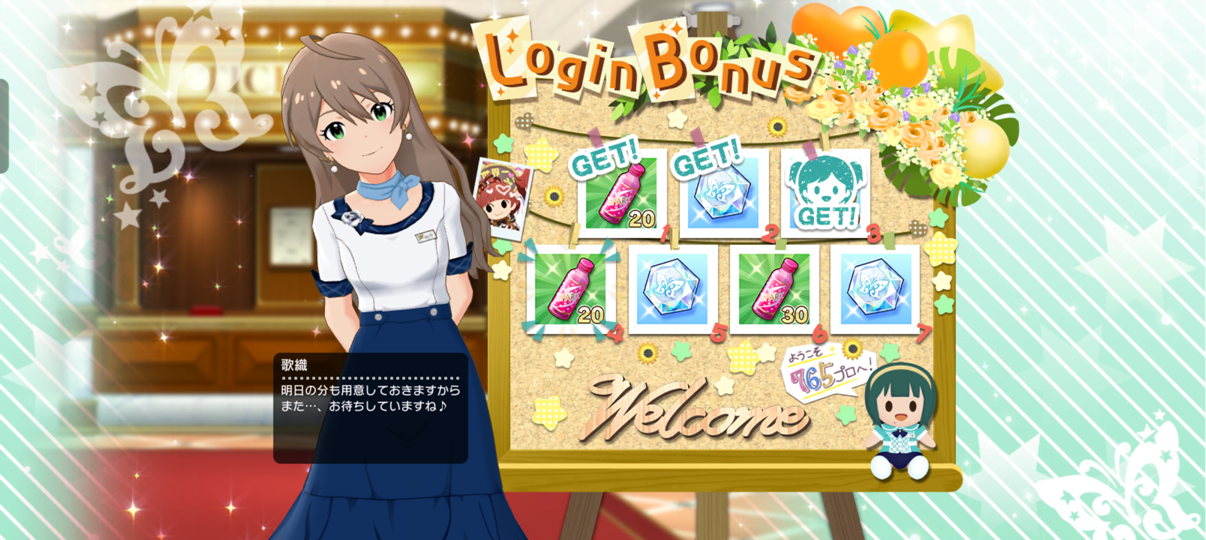The image size is (1206, 540).
Task: Click the day 3 tile with the GET stamp
Action: click(x=824, y=193)
